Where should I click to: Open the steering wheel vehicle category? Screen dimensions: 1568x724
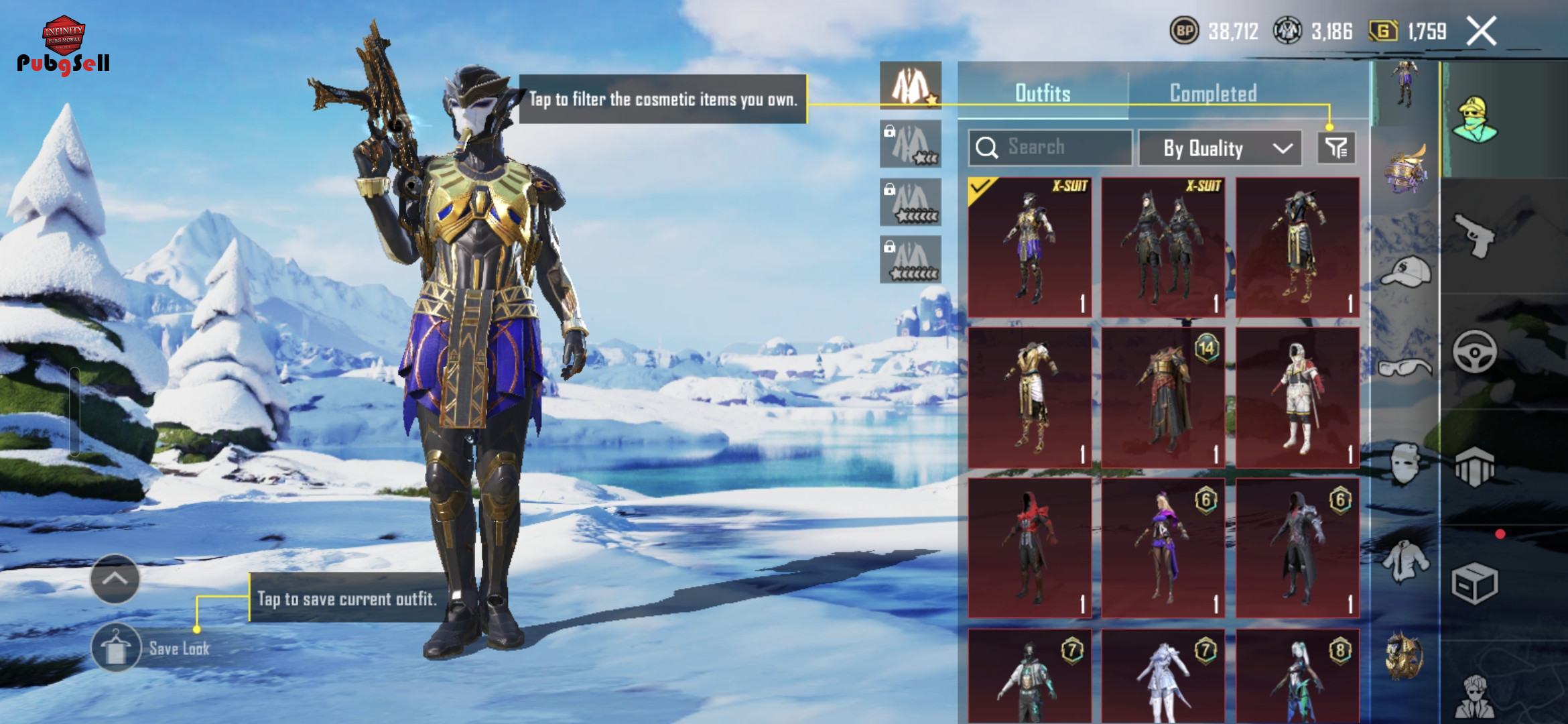tap(1474, 351)
